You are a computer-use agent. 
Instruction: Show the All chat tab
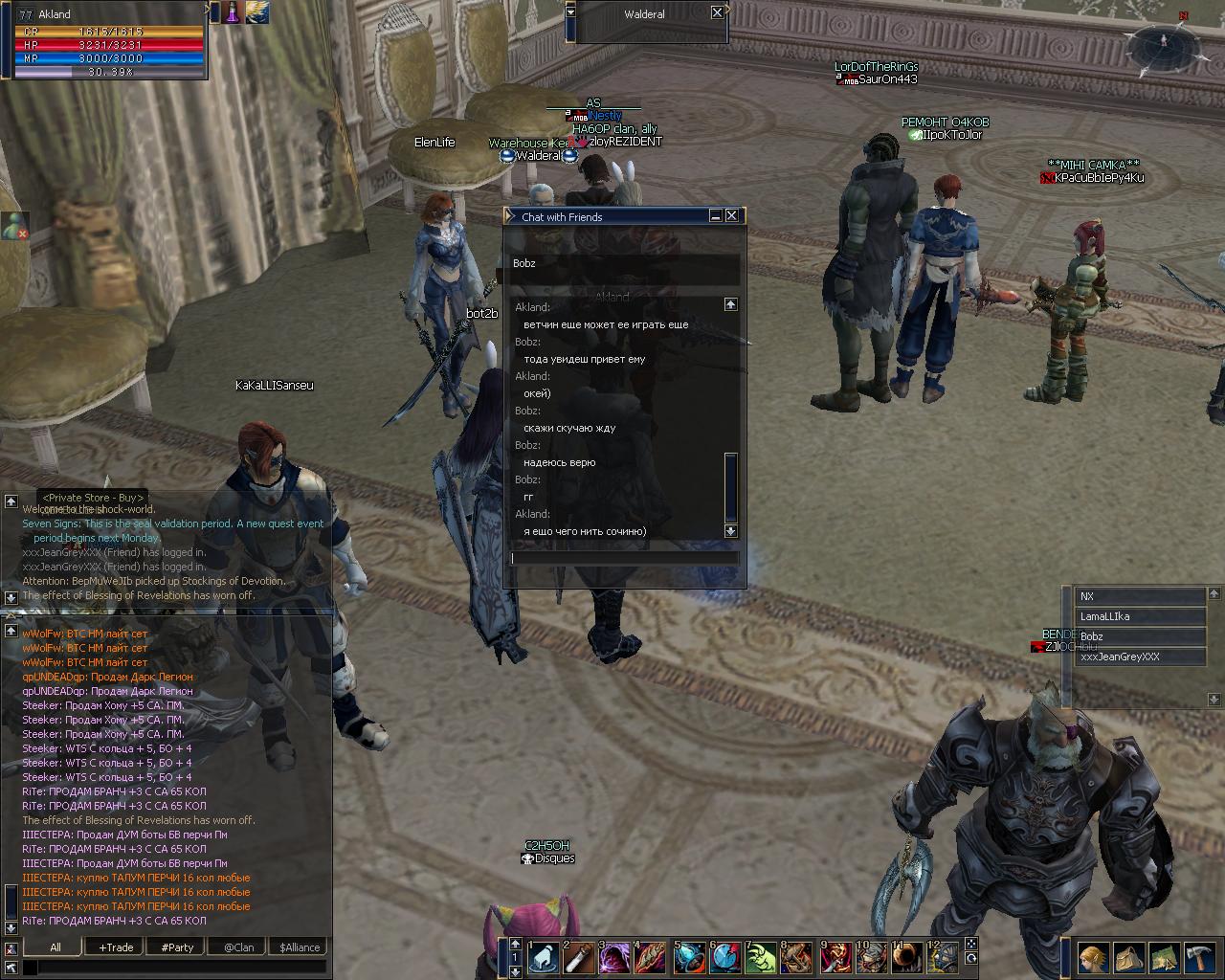click(x=55, y=947)
